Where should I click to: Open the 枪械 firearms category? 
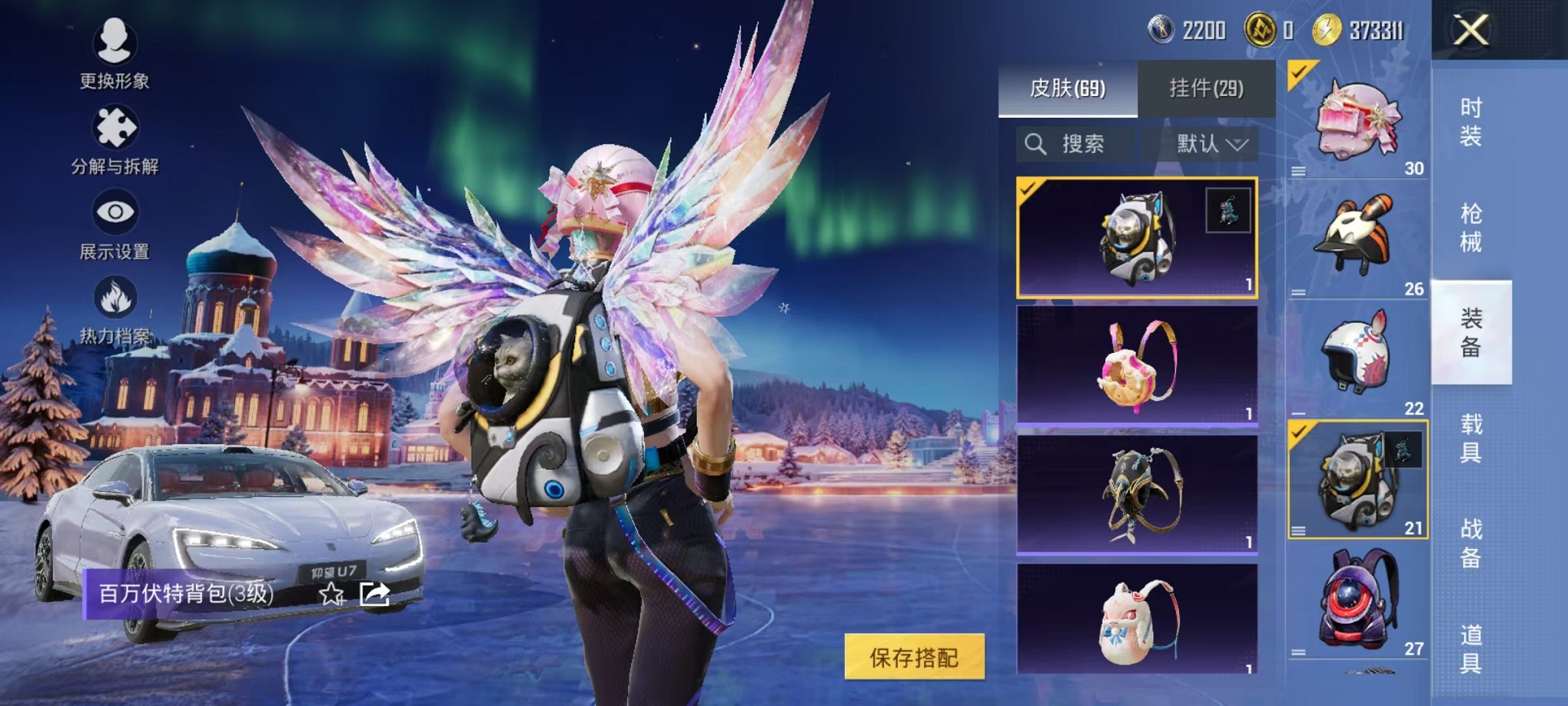1470,228
